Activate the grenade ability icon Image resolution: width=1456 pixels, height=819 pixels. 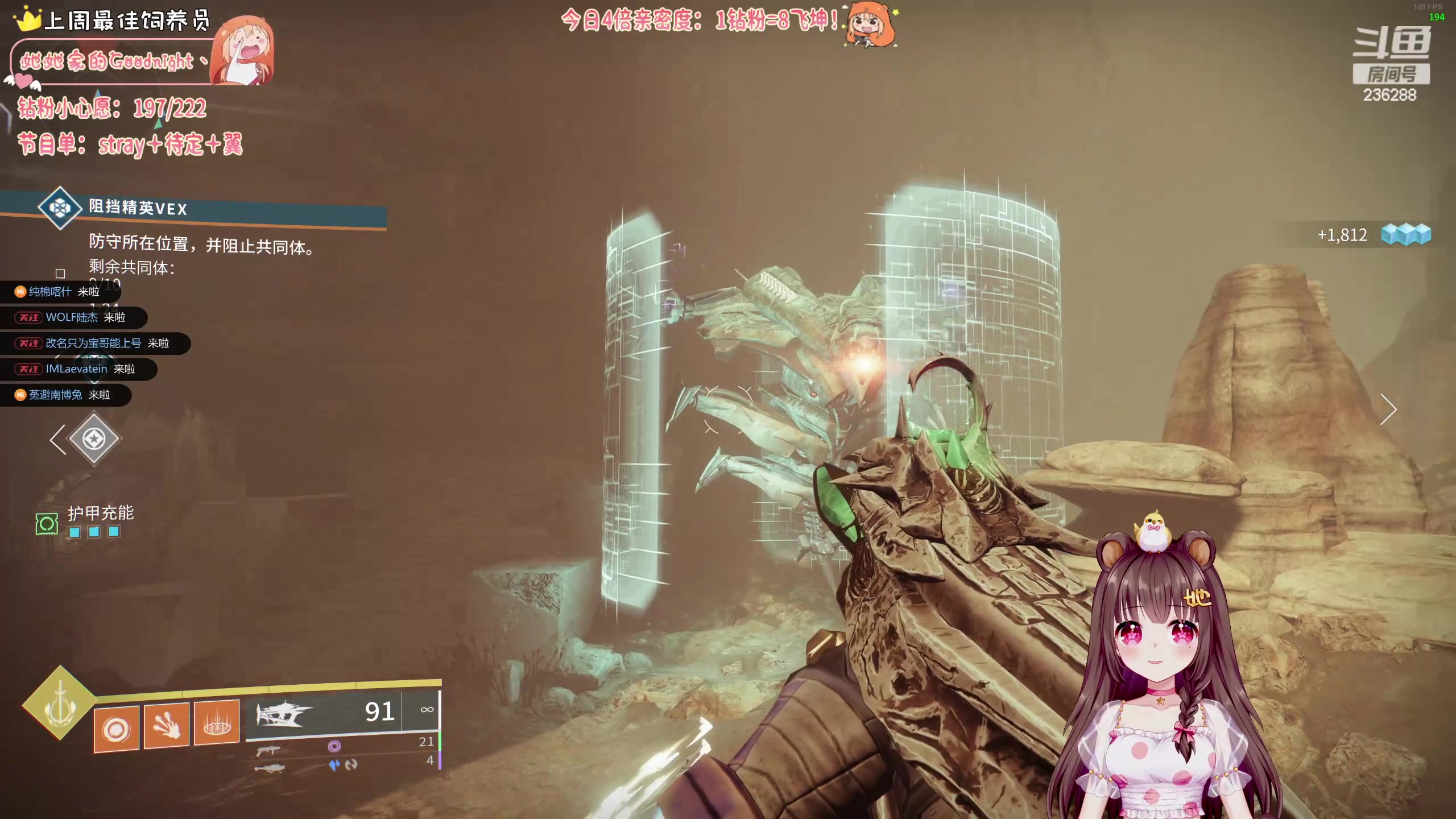click(117, 729)
